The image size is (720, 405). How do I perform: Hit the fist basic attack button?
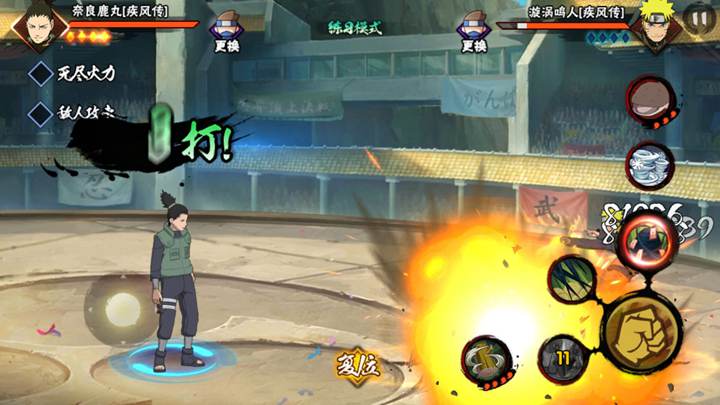642,329
